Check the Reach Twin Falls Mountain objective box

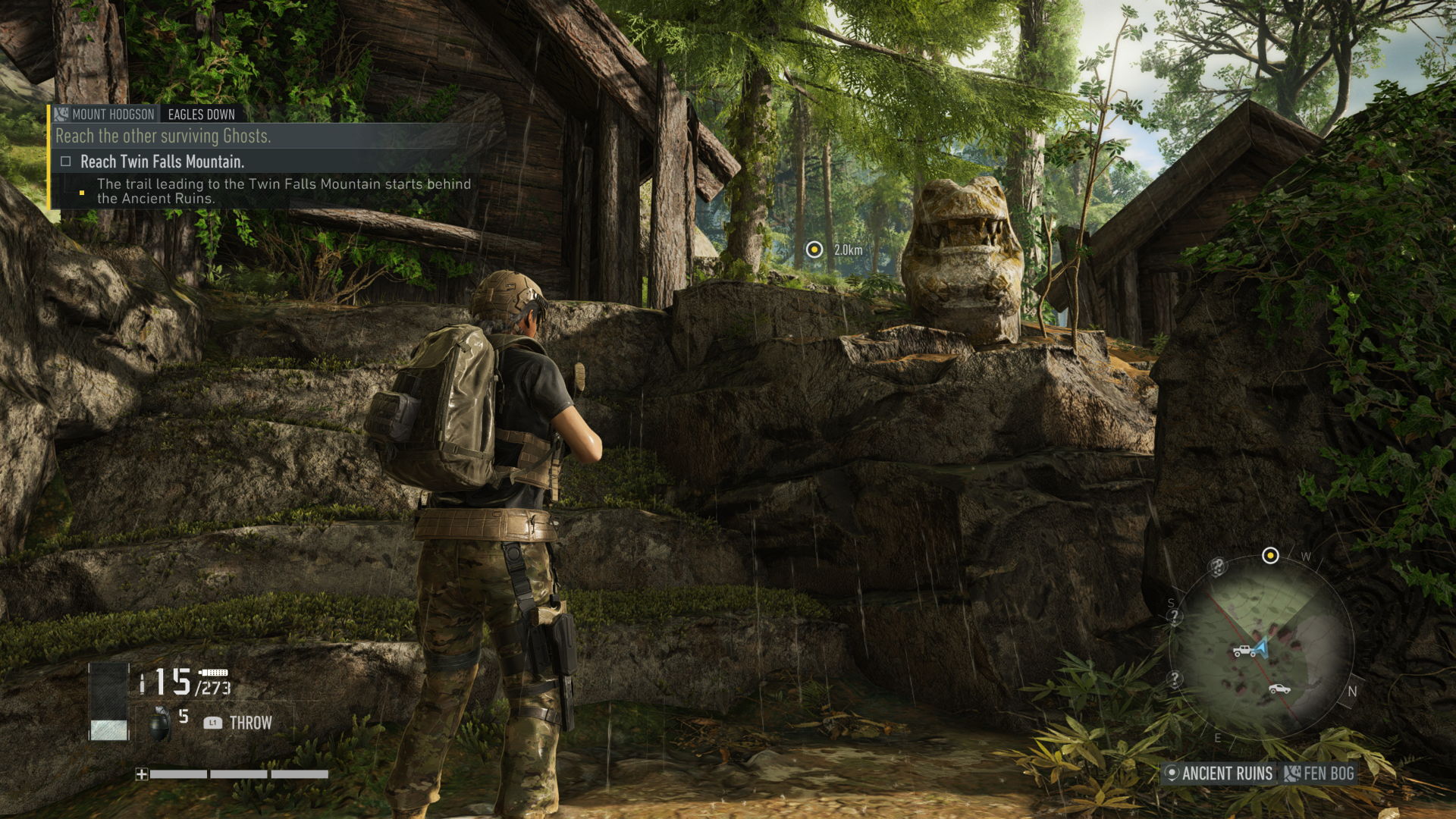pyautogui.click(x=66, y=162)
